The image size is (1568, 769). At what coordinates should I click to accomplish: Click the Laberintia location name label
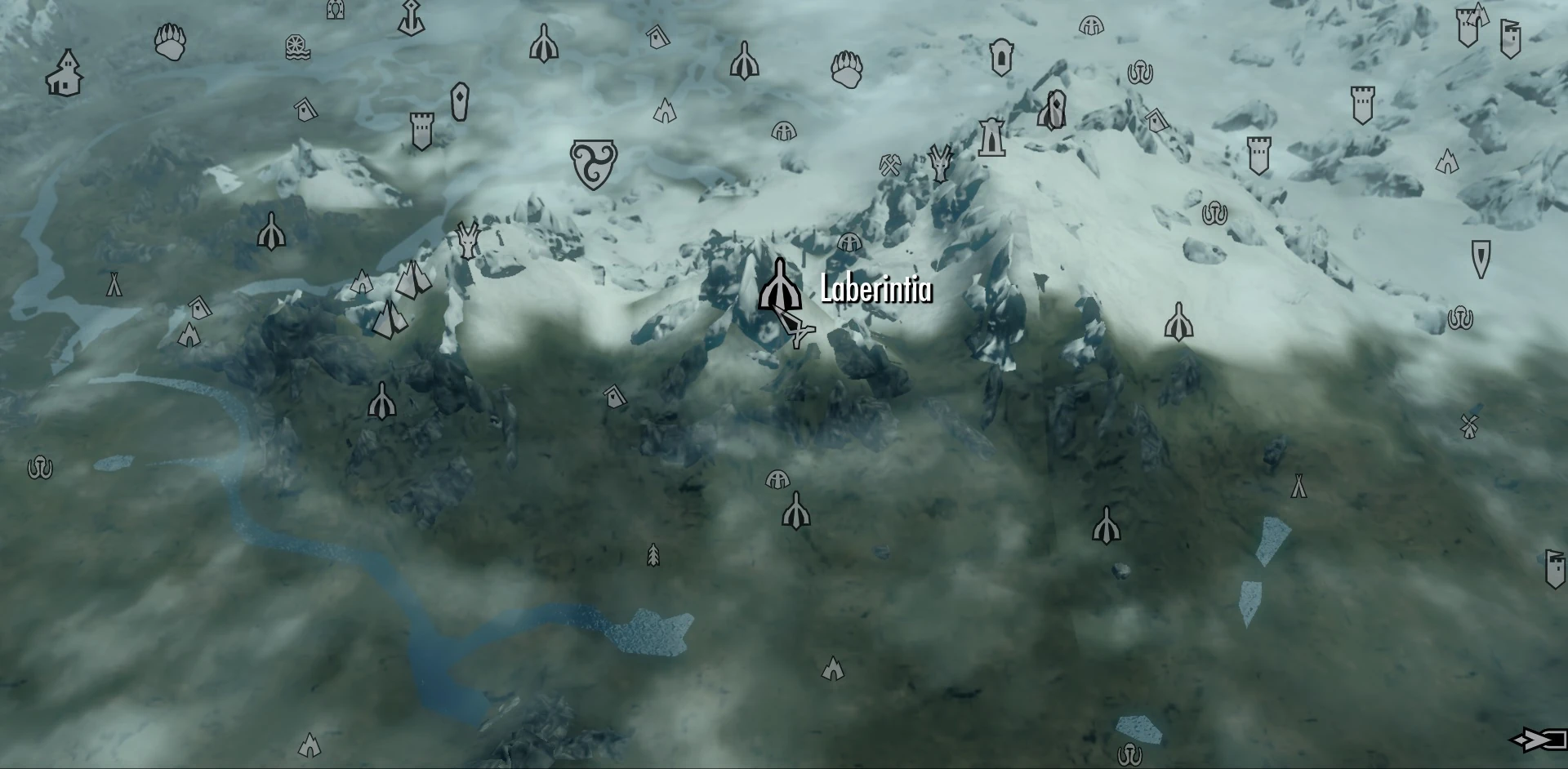click(x=874, y=289)
